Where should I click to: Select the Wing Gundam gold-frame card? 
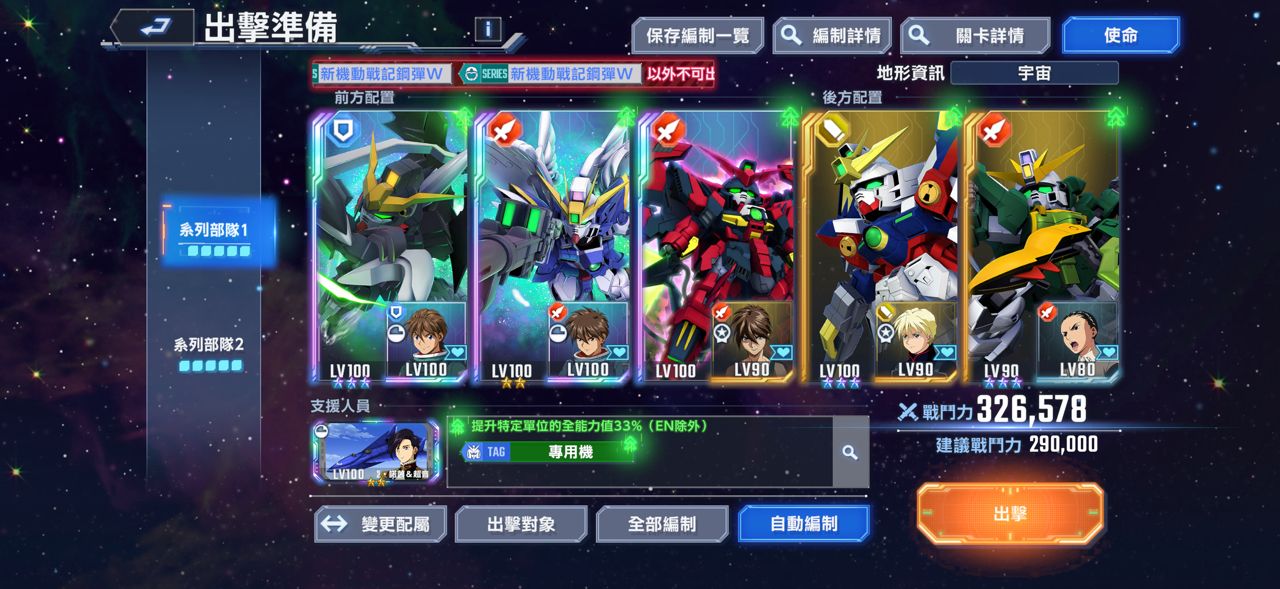point(880,220)
